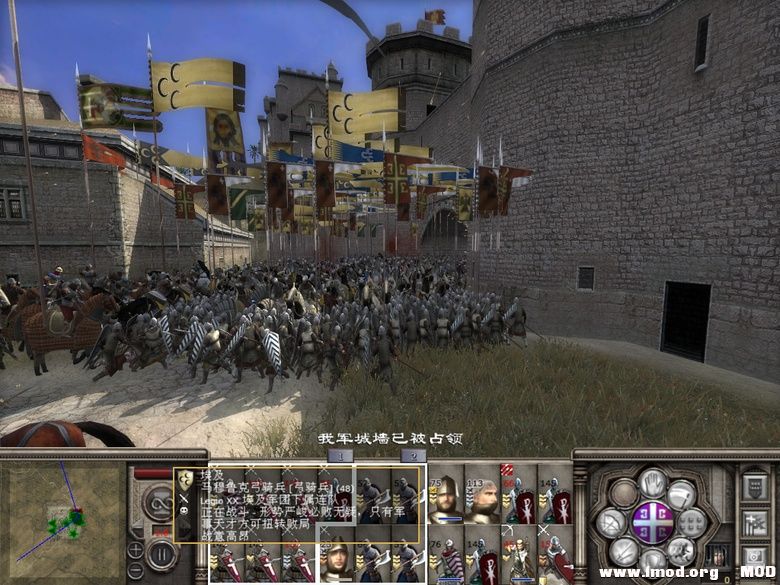Pause the battle with the pause button
The height and width of the screenshot is (585, 780).
click(161, 553)
